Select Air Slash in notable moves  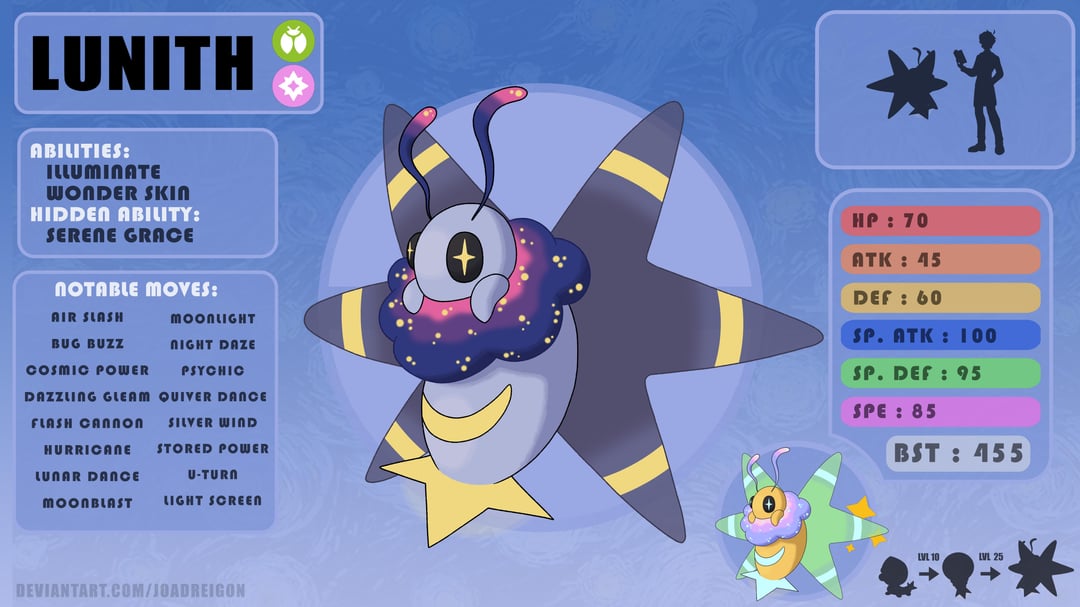point(89,318)
